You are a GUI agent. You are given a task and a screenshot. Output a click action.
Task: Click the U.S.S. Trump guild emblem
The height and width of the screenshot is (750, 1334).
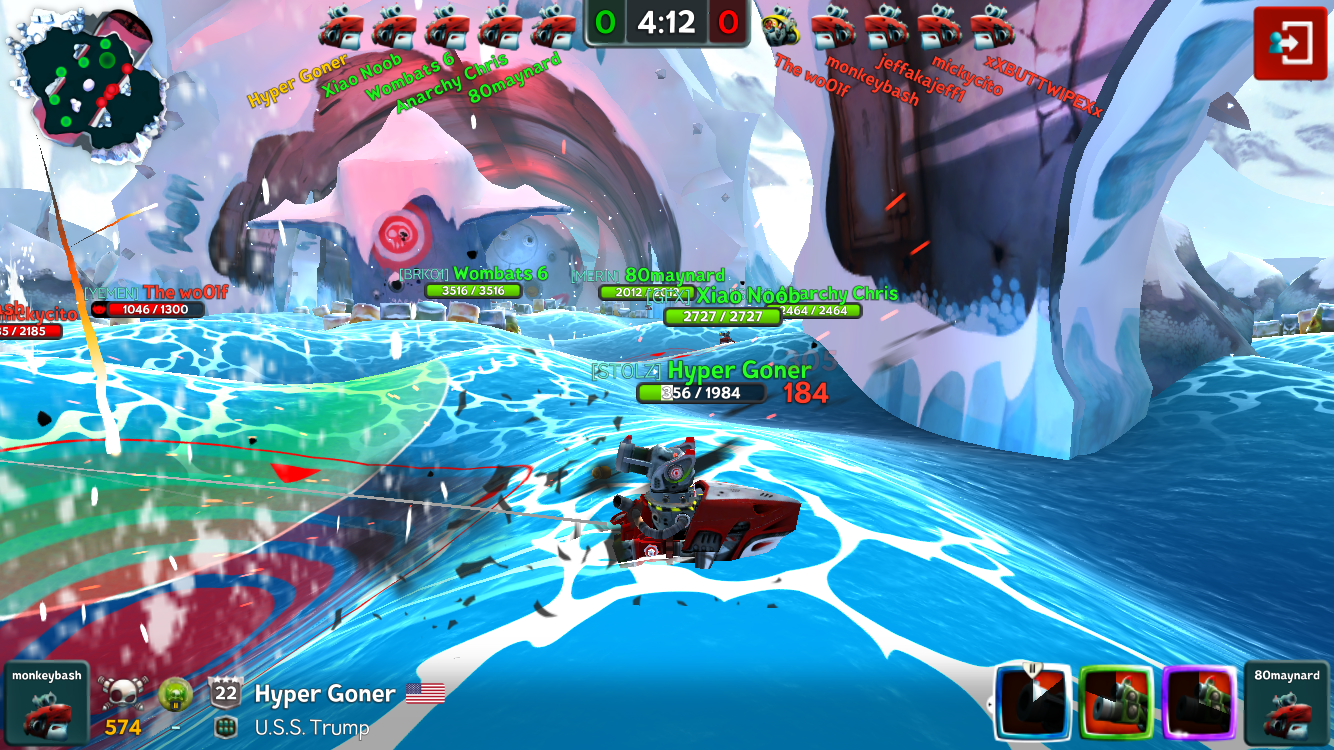click(x=225, y=727)
